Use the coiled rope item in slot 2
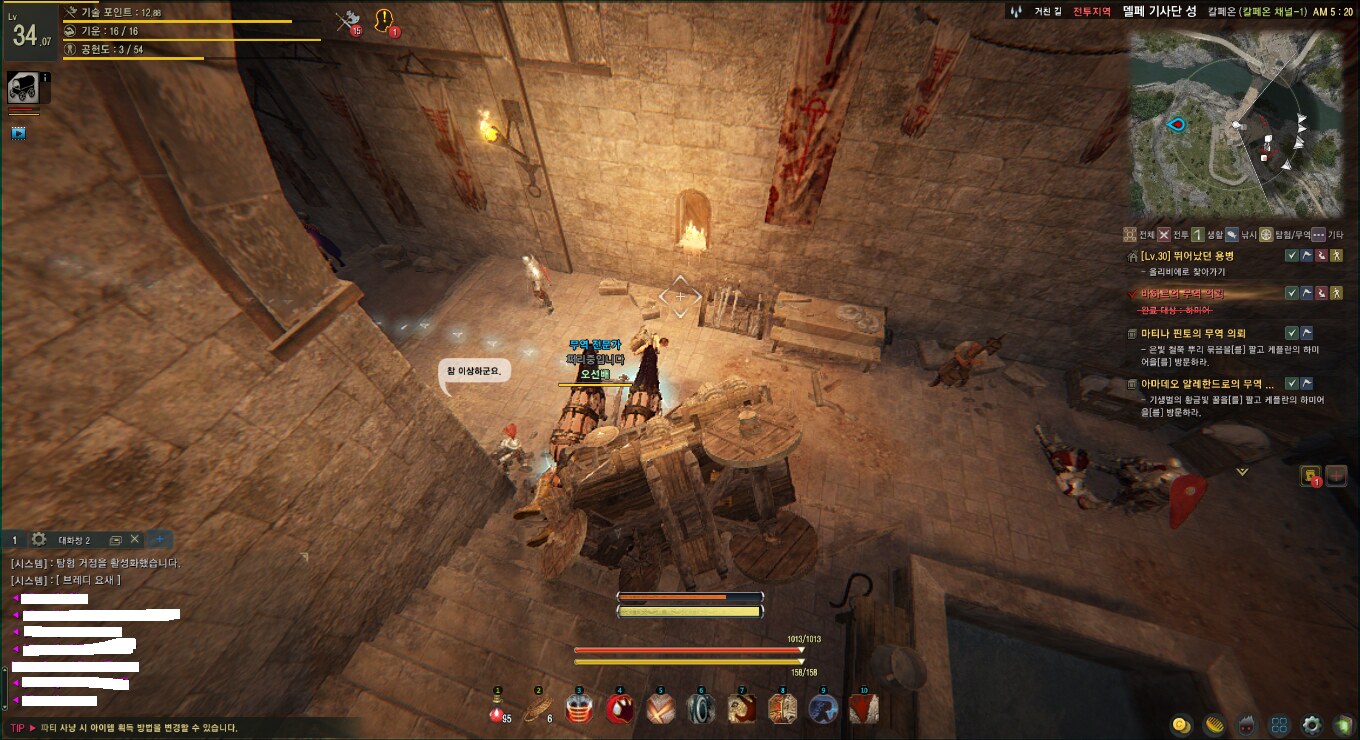This screenshot has width=1360, height=740. coord(538,708)
